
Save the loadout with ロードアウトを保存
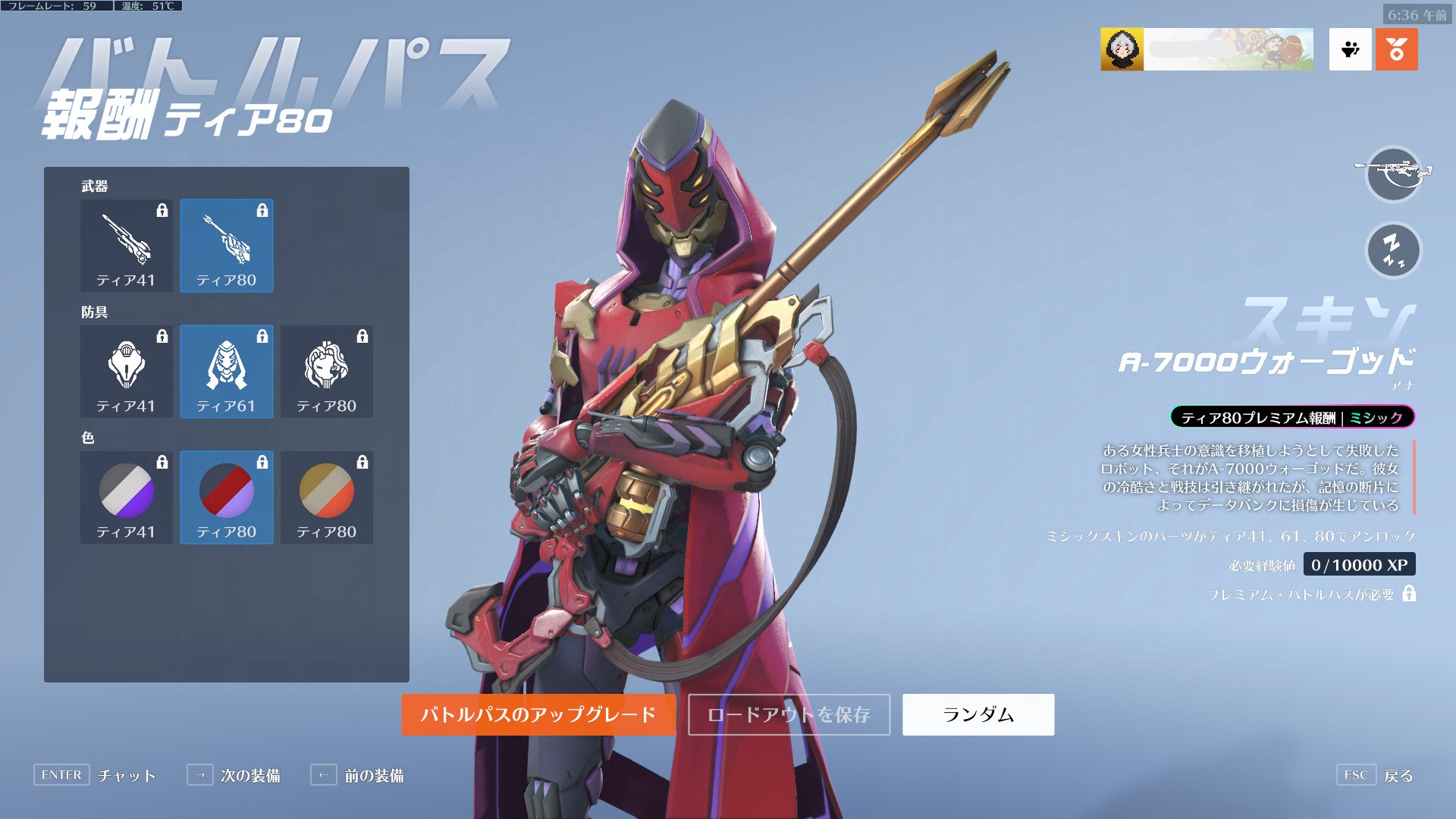(789, 714)
